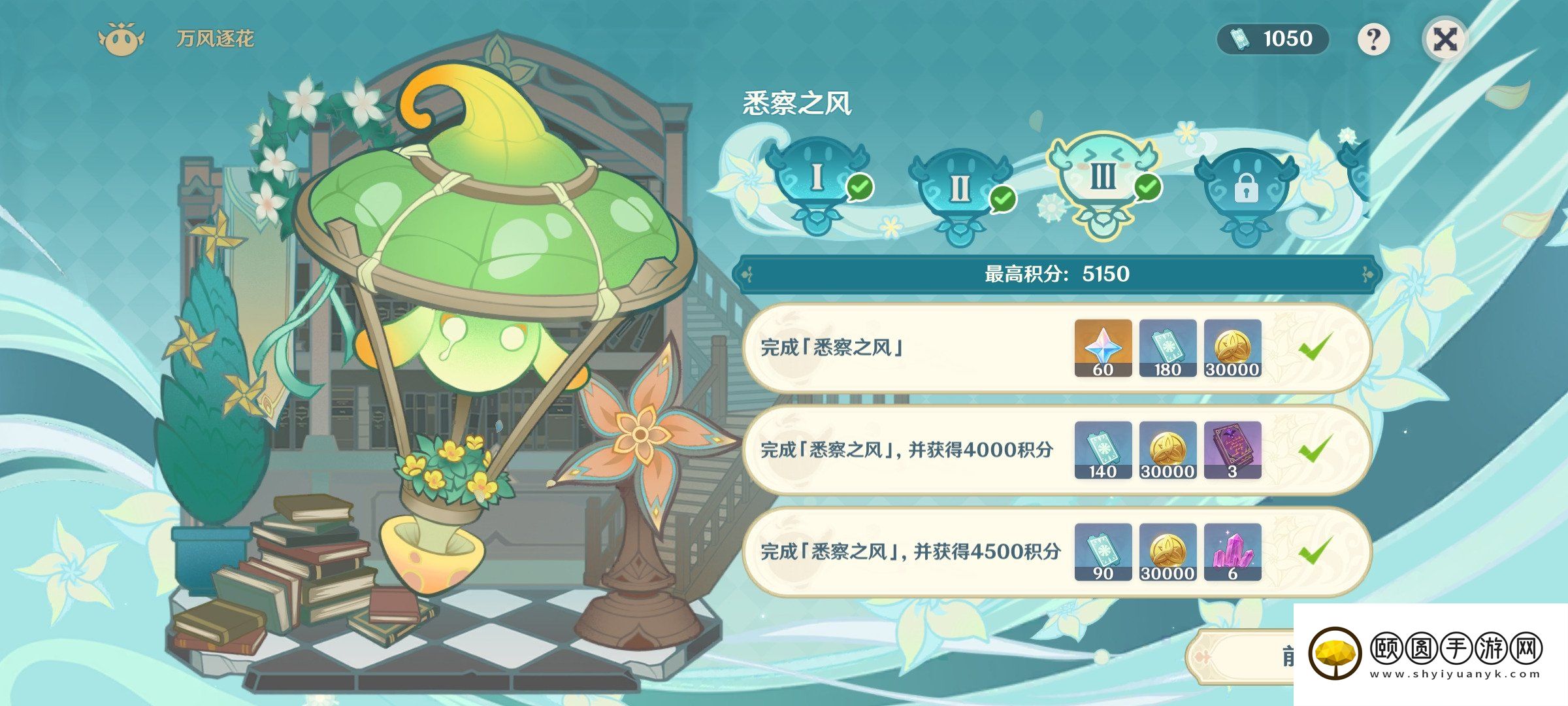Close the event screen with the X button
This screenshot has height=706, width=1568.
[x=1445, y=40]
